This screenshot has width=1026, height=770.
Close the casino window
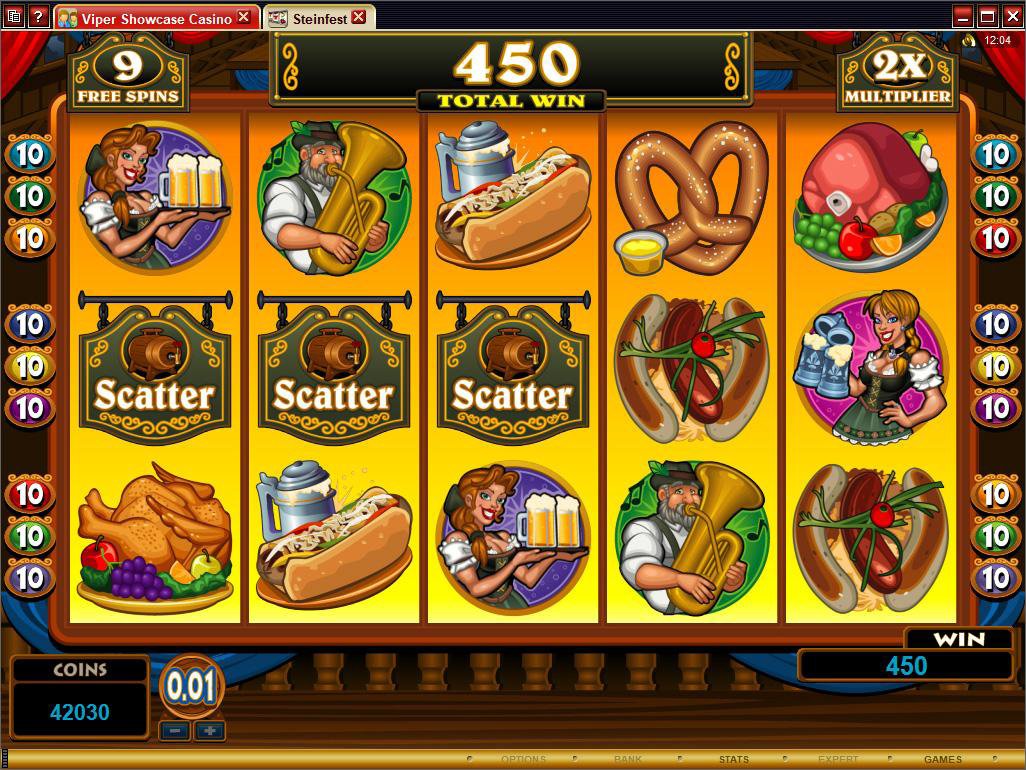tap(1011, 17)
